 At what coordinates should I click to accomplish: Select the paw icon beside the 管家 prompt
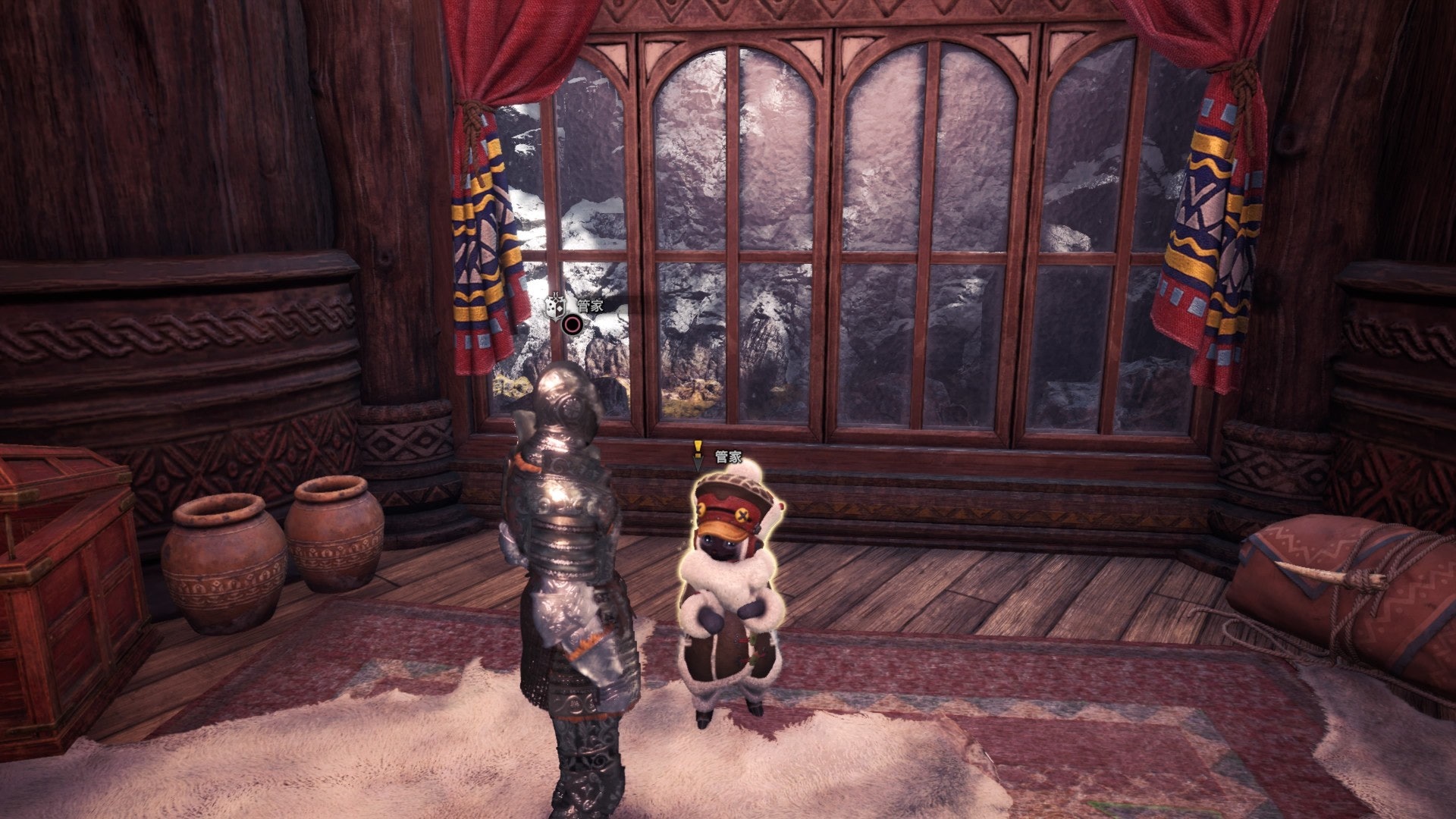tap(555, 305)
